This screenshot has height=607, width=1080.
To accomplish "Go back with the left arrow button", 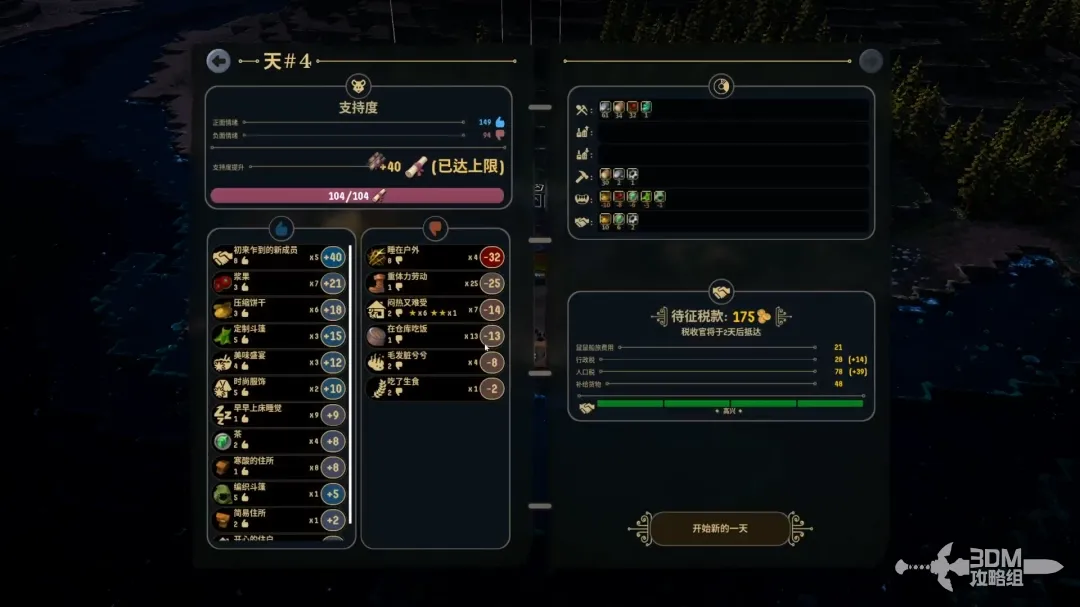I will 218,61.
